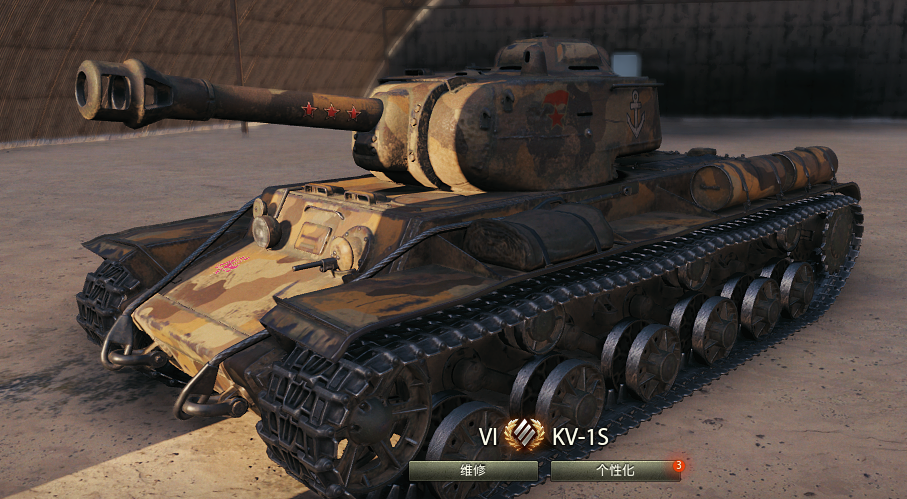The image size is (907, 499).
Task: Click the 维修 repair button
Action: pyautogui.click(x=473, y=470)
